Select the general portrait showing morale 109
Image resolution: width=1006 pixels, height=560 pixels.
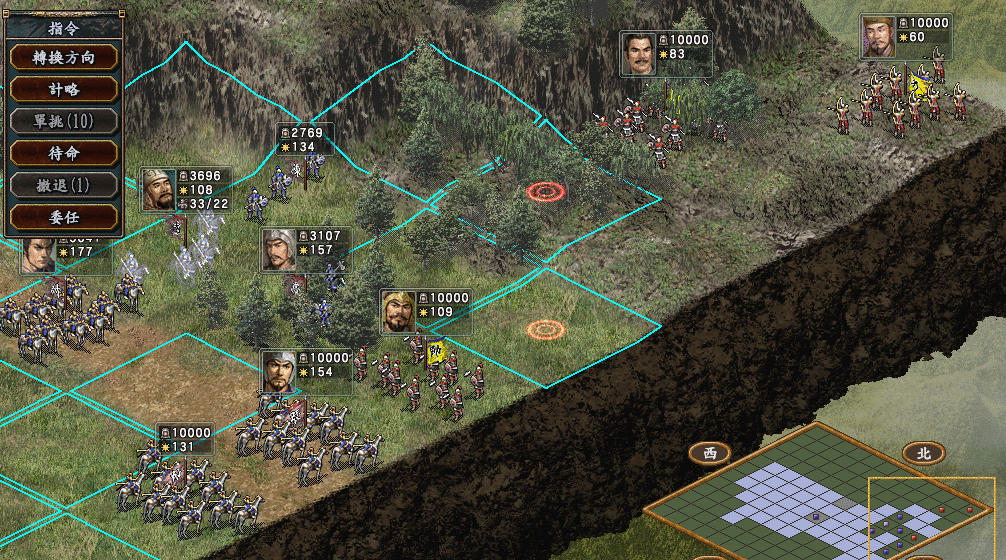click(x=399, y=312)
